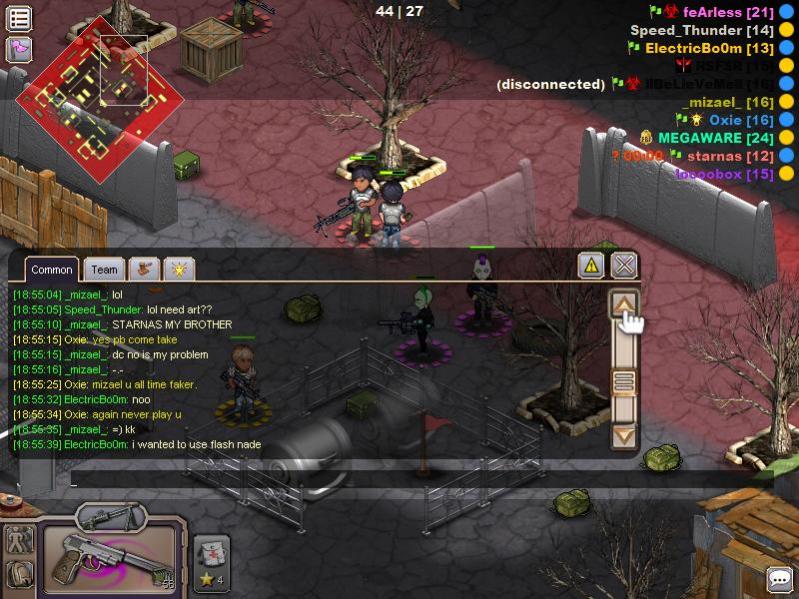Click the pink flag button
Viewport: 799px width, 599px height.
[x=19, y=48]
